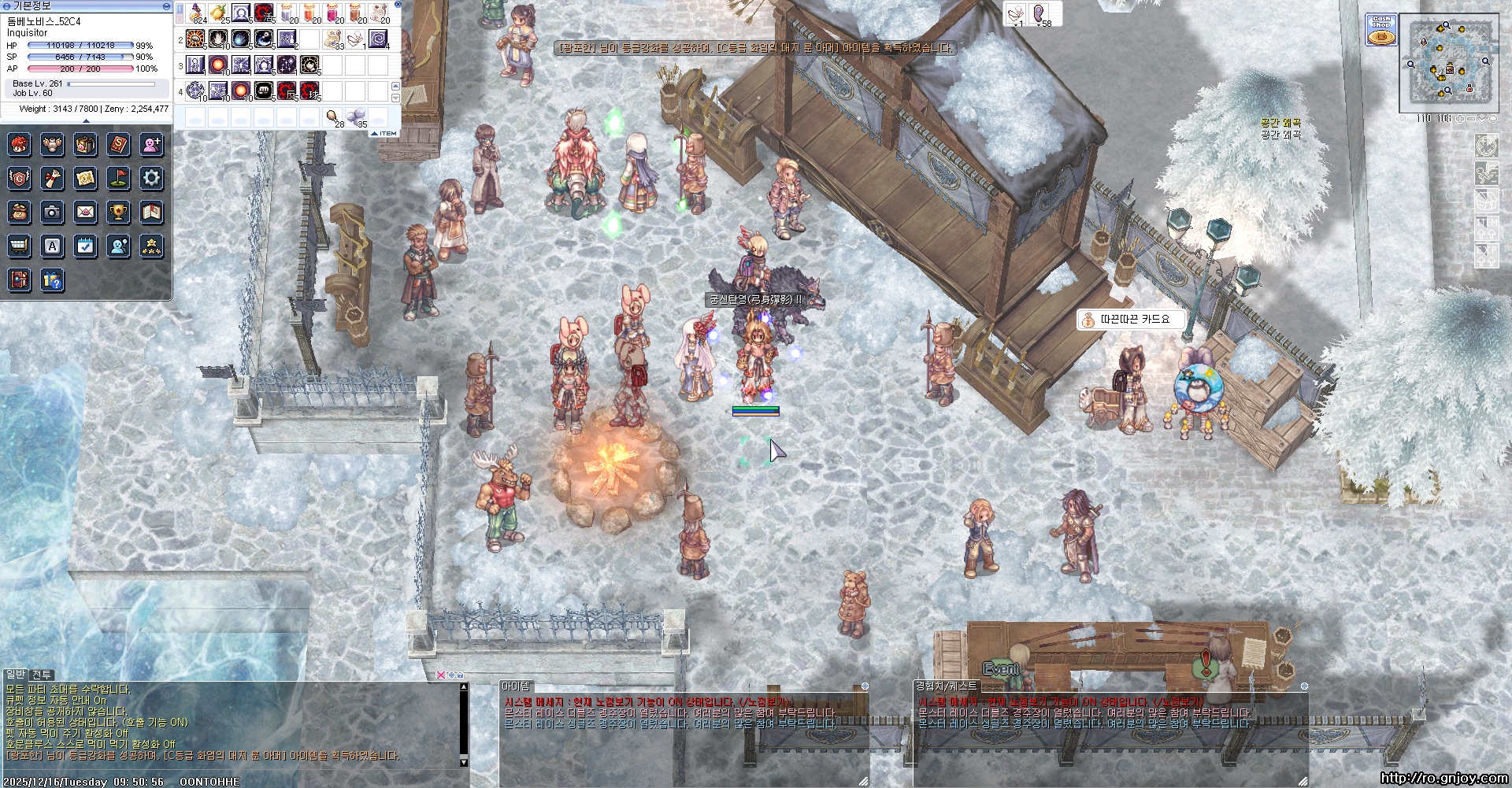Minimize the 기본정보 status window
Image resolution: width=1512 pixels, height=788 pixels.
(166, 6)
